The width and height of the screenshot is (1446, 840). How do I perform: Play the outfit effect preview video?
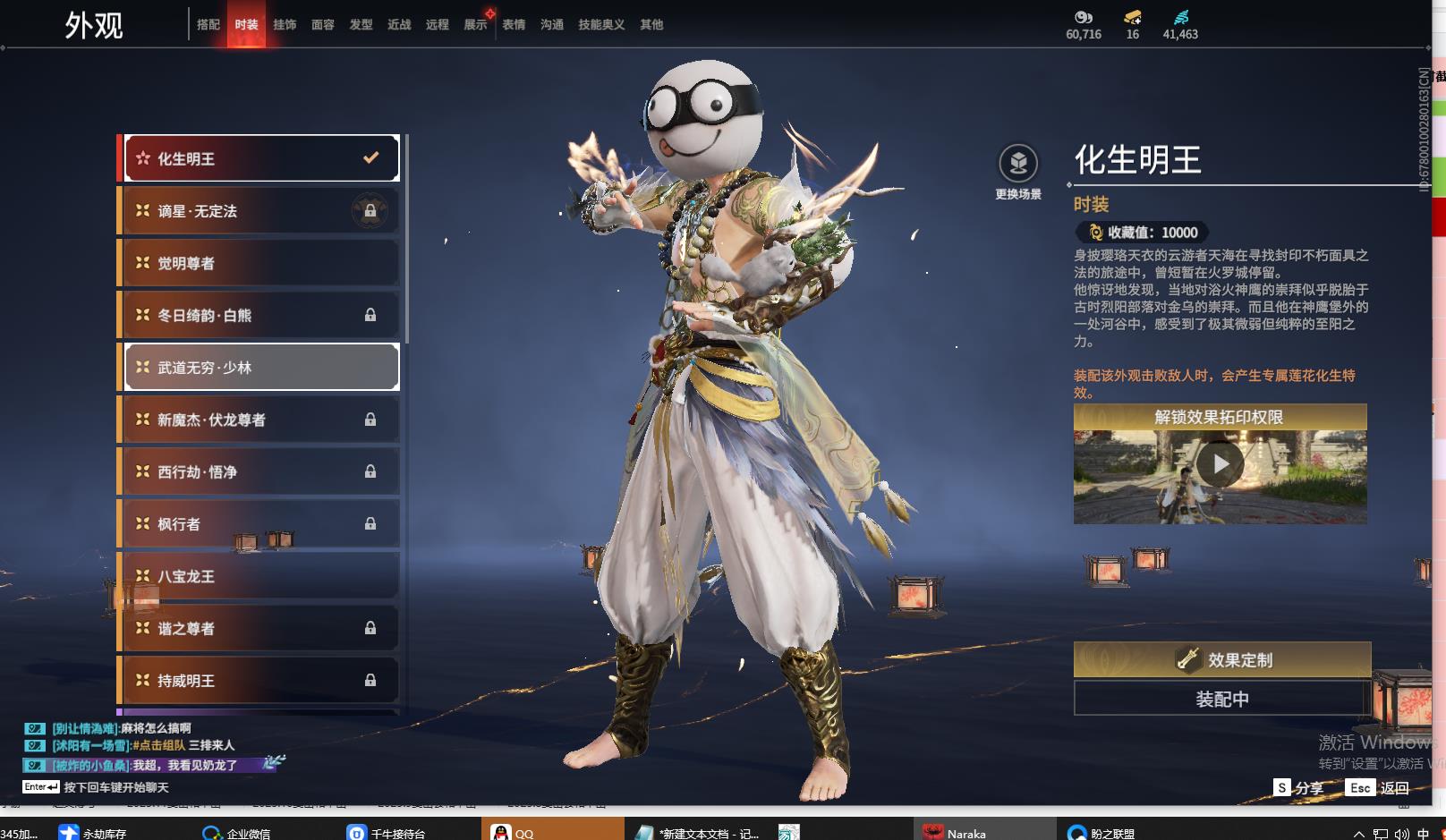click(x=1220, y=464)
